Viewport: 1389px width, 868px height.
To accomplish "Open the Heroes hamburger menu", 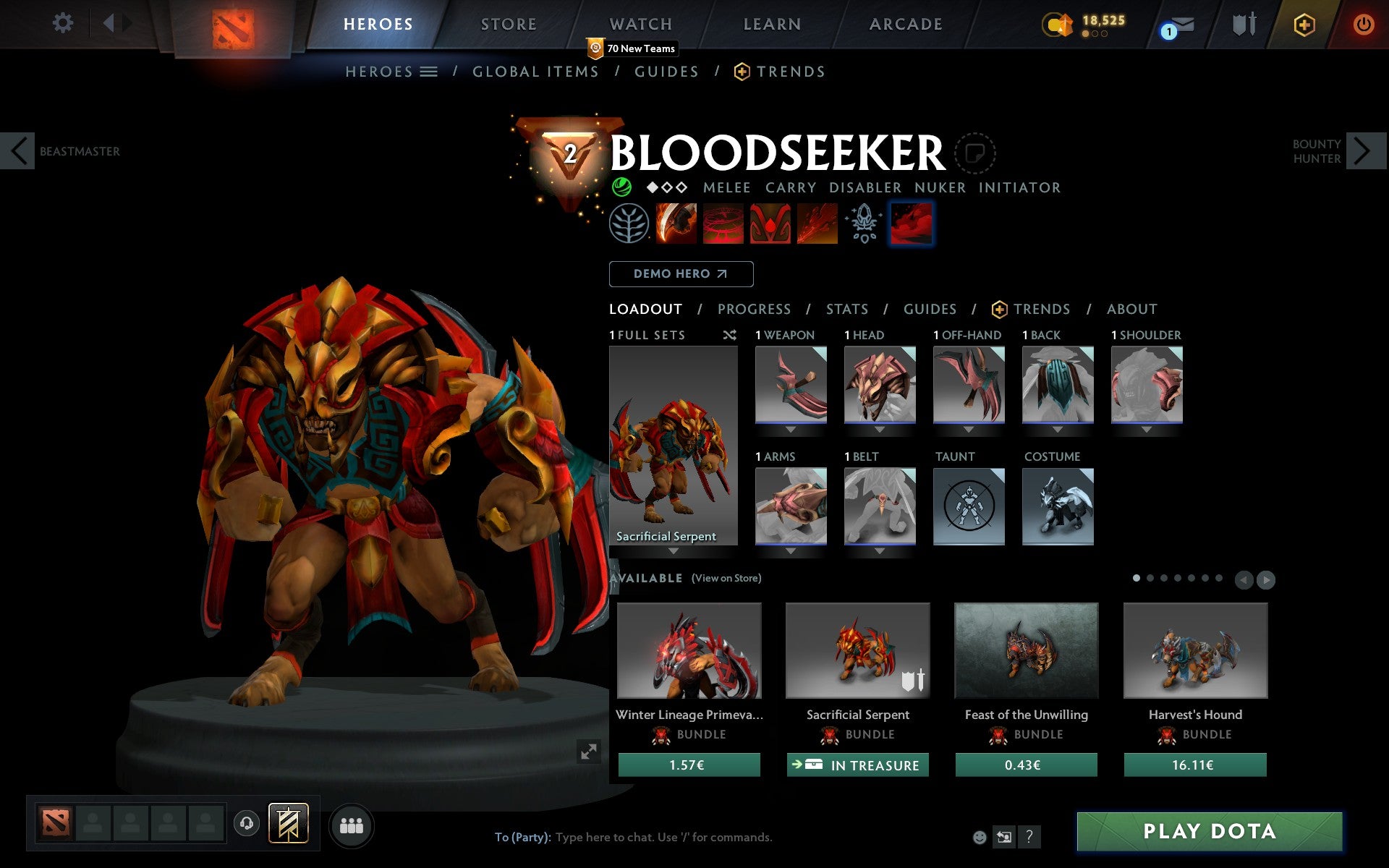I will pos(430,71).
